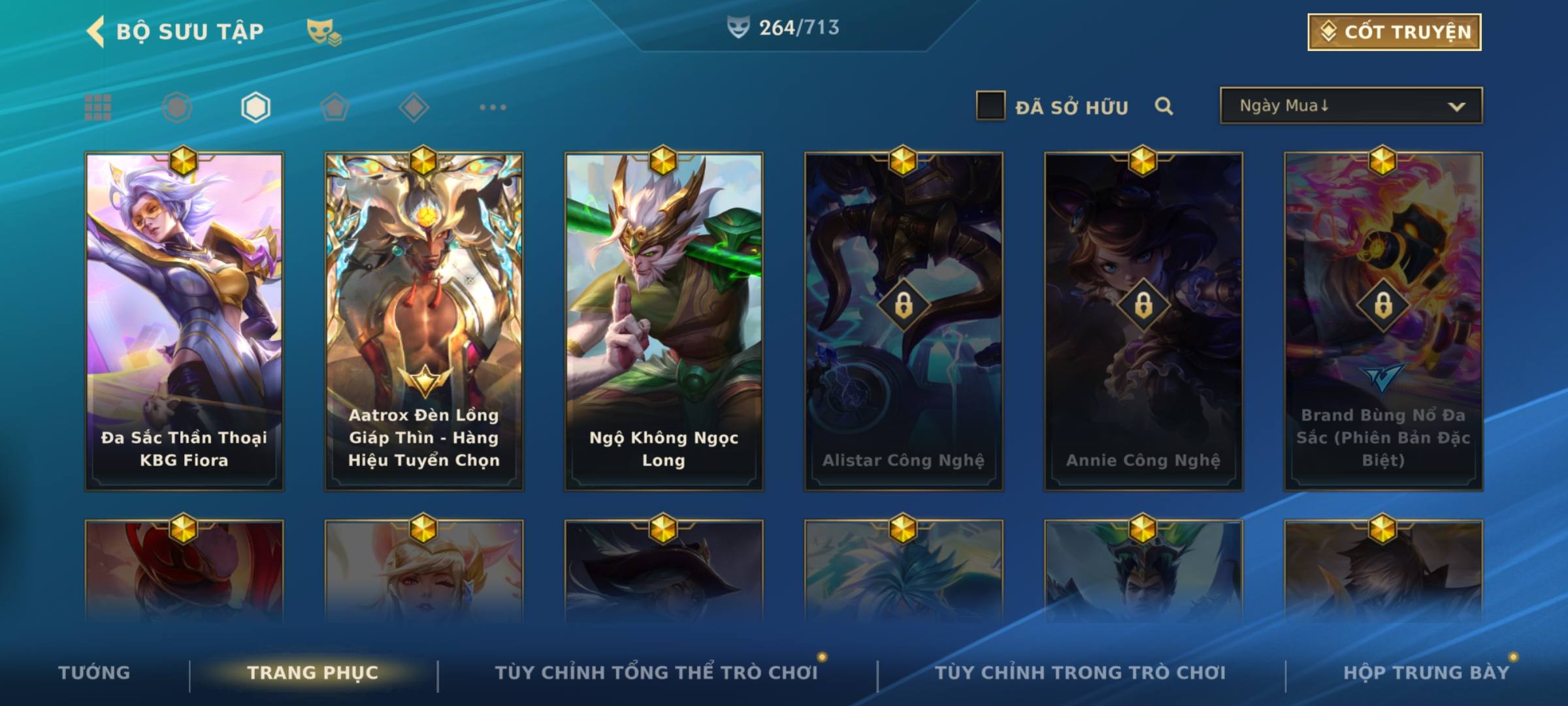1568x706 pixels.
Task: Show all skins with grid filter
Action: click(x=98, y=107)
